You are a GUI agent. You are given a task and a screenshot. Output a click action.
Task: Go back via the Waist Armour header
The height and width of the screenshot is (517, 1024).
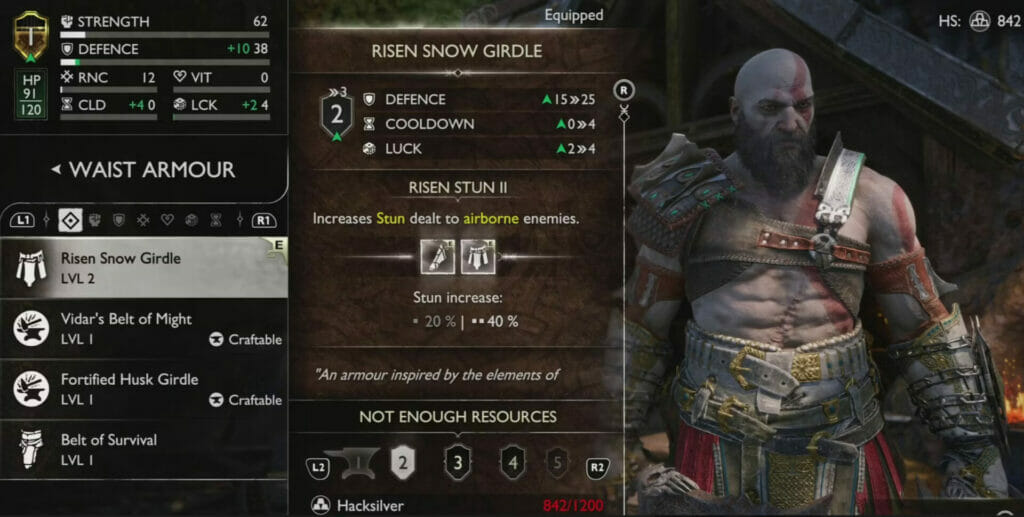pyautogui.click(x=143, y=170)
